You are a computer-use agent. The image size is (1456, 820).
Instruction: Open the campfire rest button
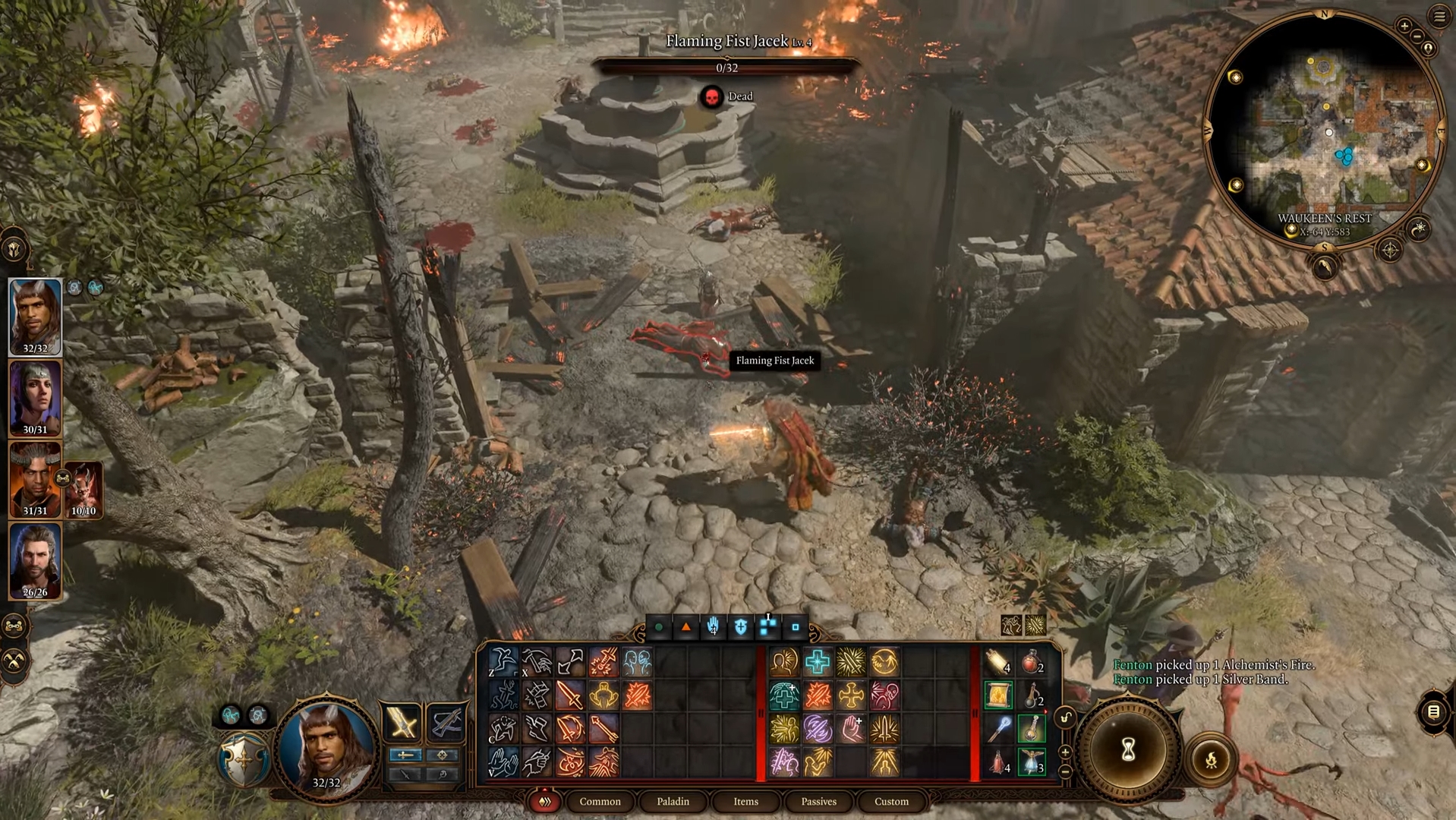pyautogui.click(x=1211, y=758)
